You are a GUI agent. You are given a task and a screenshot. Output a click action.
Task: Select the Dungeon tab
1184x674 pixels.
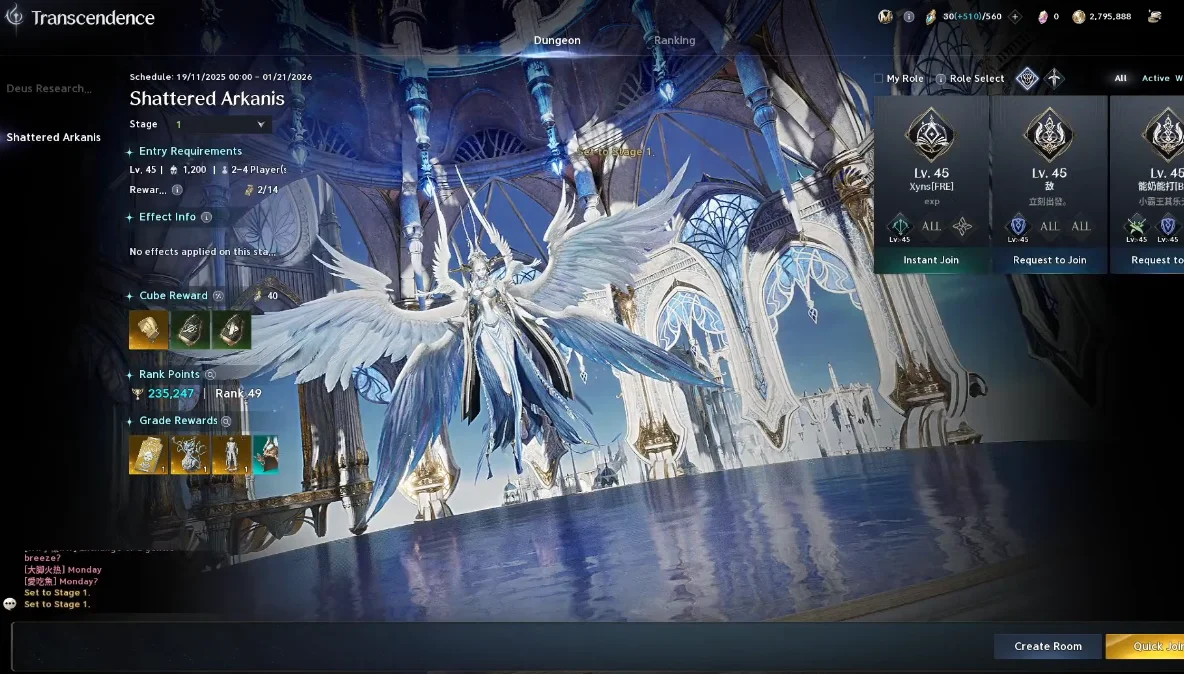(557, 41)
